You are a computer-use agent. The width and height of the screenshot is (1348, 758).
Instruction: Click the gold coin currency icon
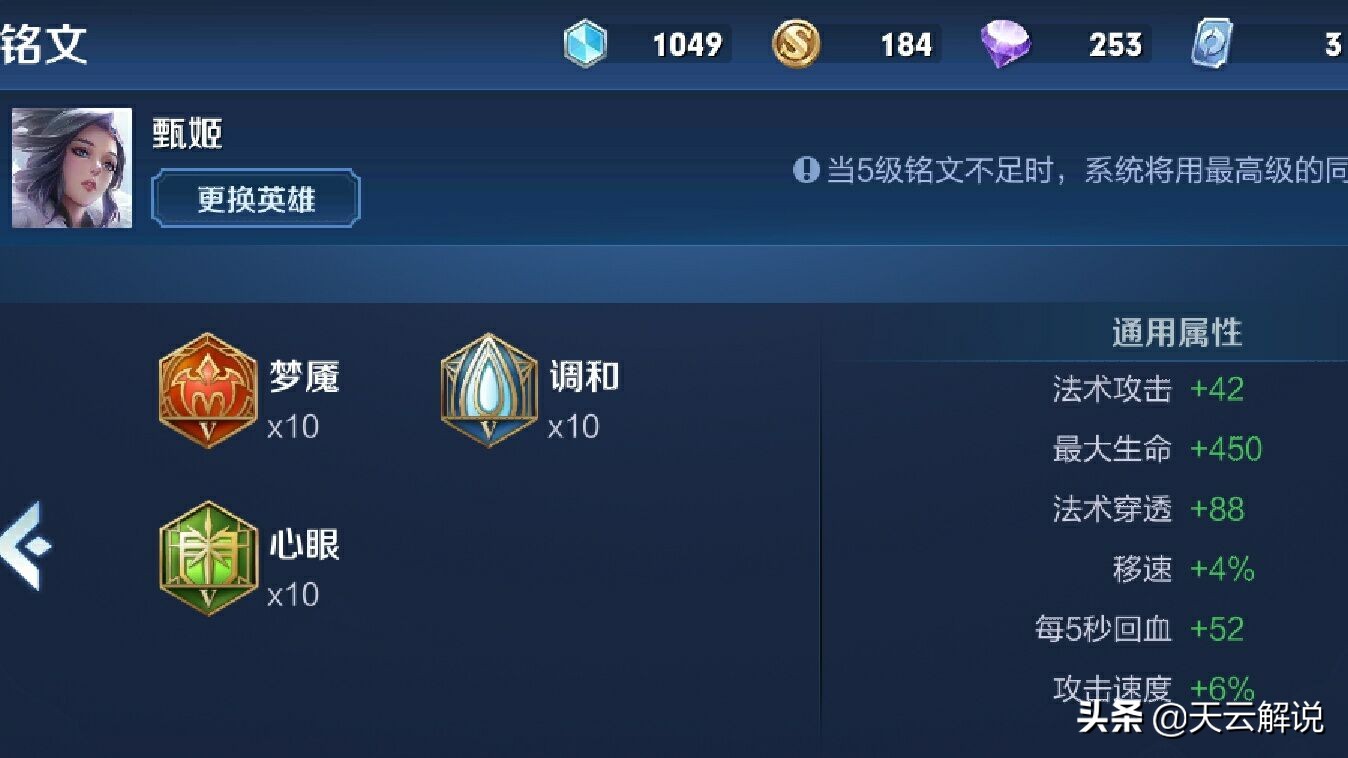[795, 44]
